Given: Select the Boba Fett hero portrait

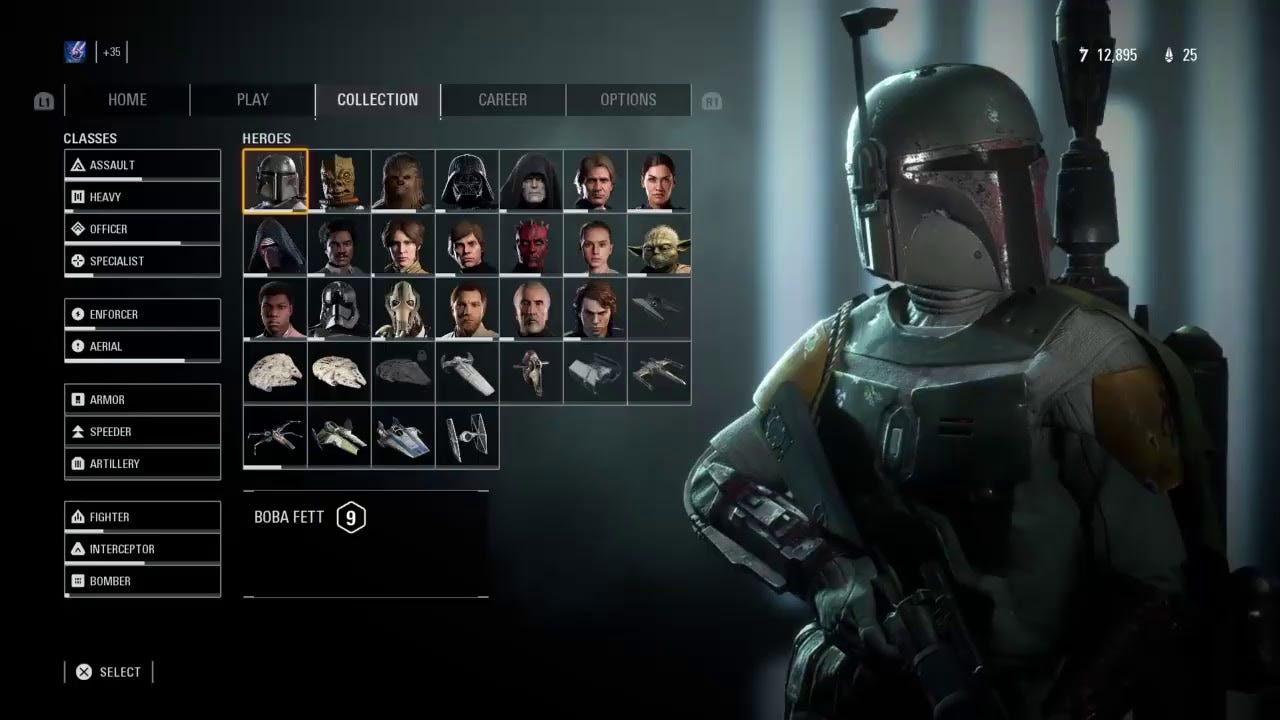Looking at the screenshot, I should 275,180.
